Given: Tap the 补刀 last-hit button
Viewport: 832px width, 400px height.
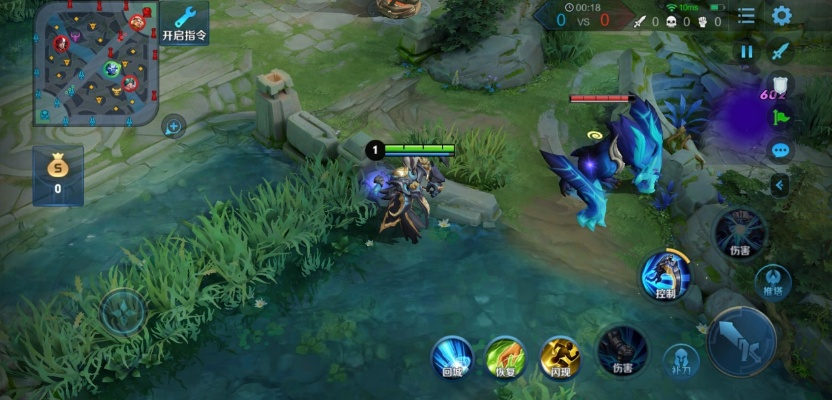Looking at the screenshot, I should click(681, 360).
